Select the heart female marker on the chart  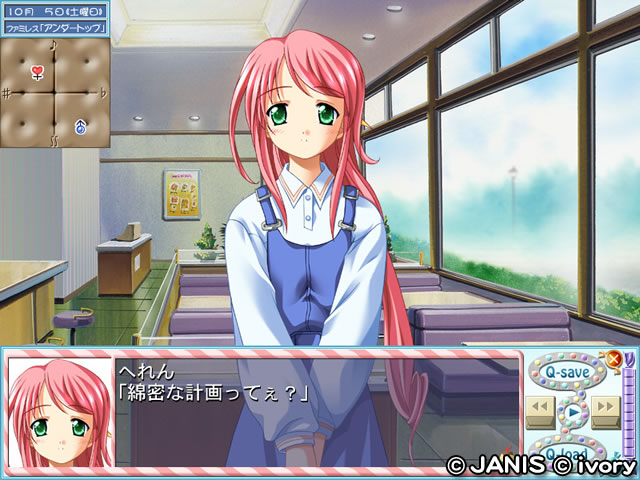click(x=37, y=72)
